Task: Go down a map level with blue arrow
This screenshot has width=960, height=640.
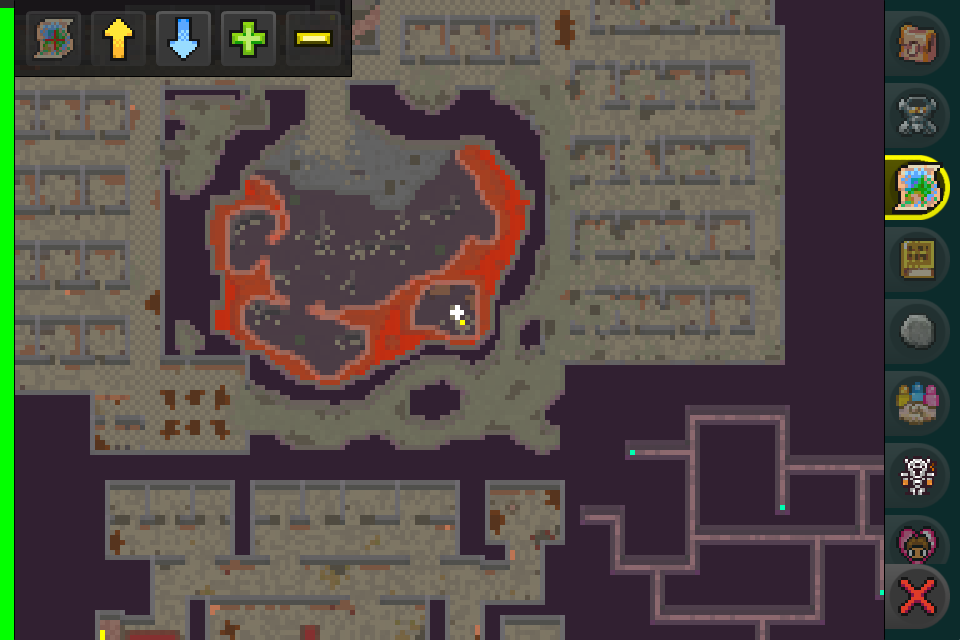Action: tap(183, 39)
